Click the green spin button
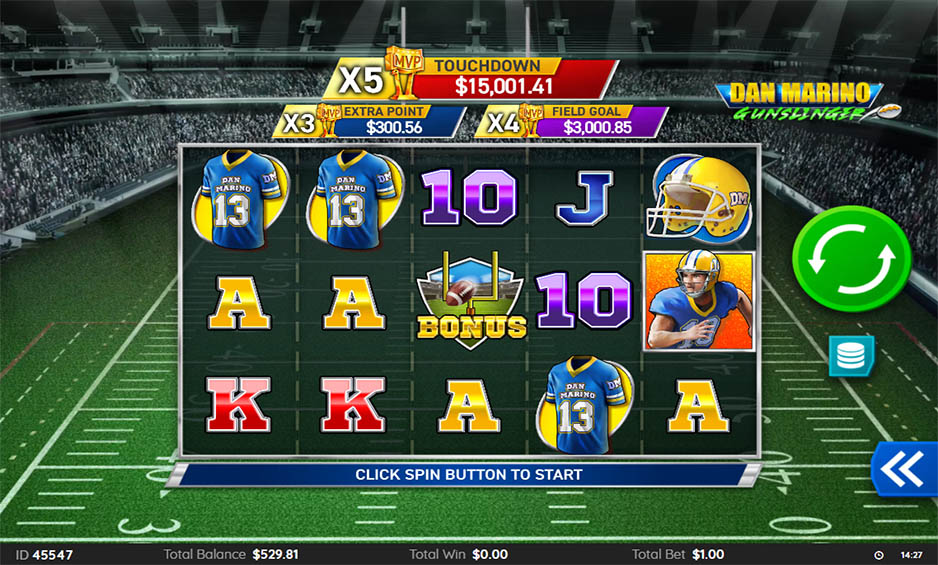The width and height of the screenshot is (938, 565). pos(851,259)
